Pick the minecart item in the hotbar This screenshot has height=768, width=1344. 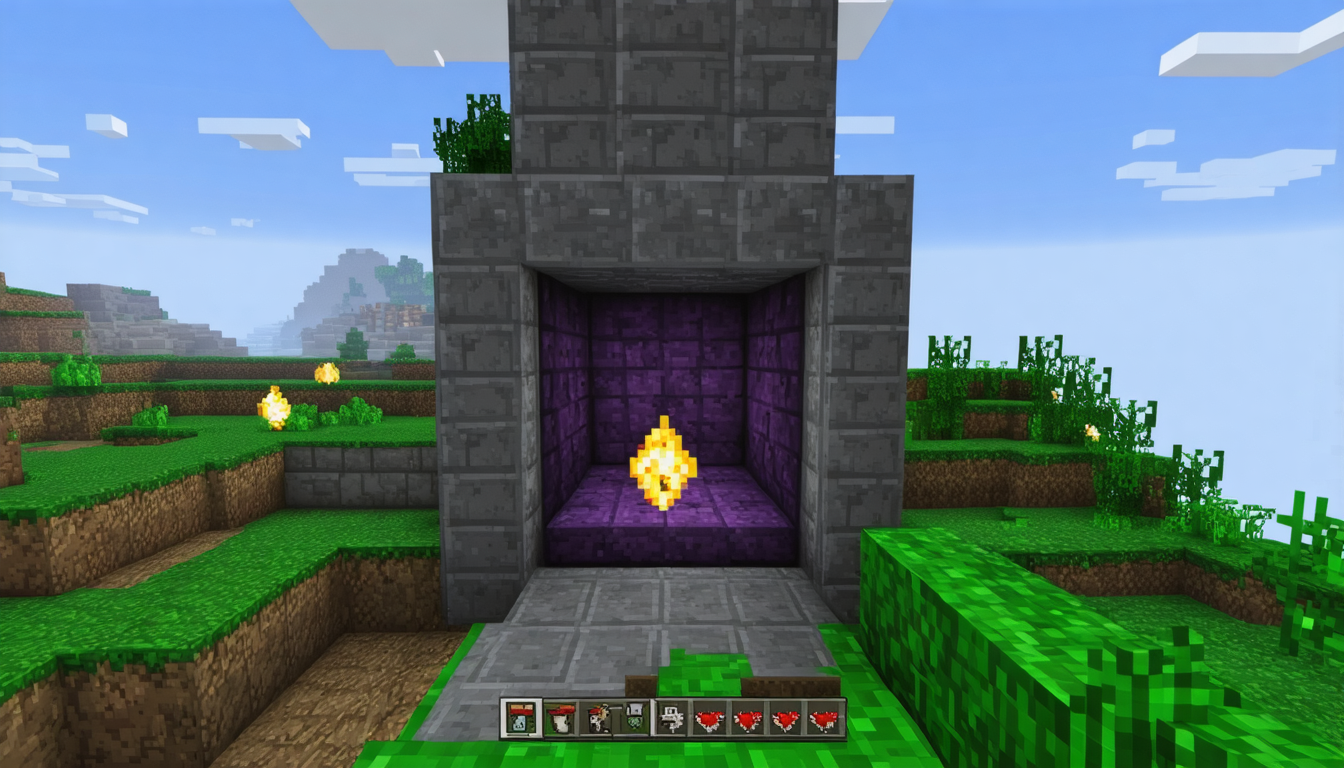tap(670, 718)
